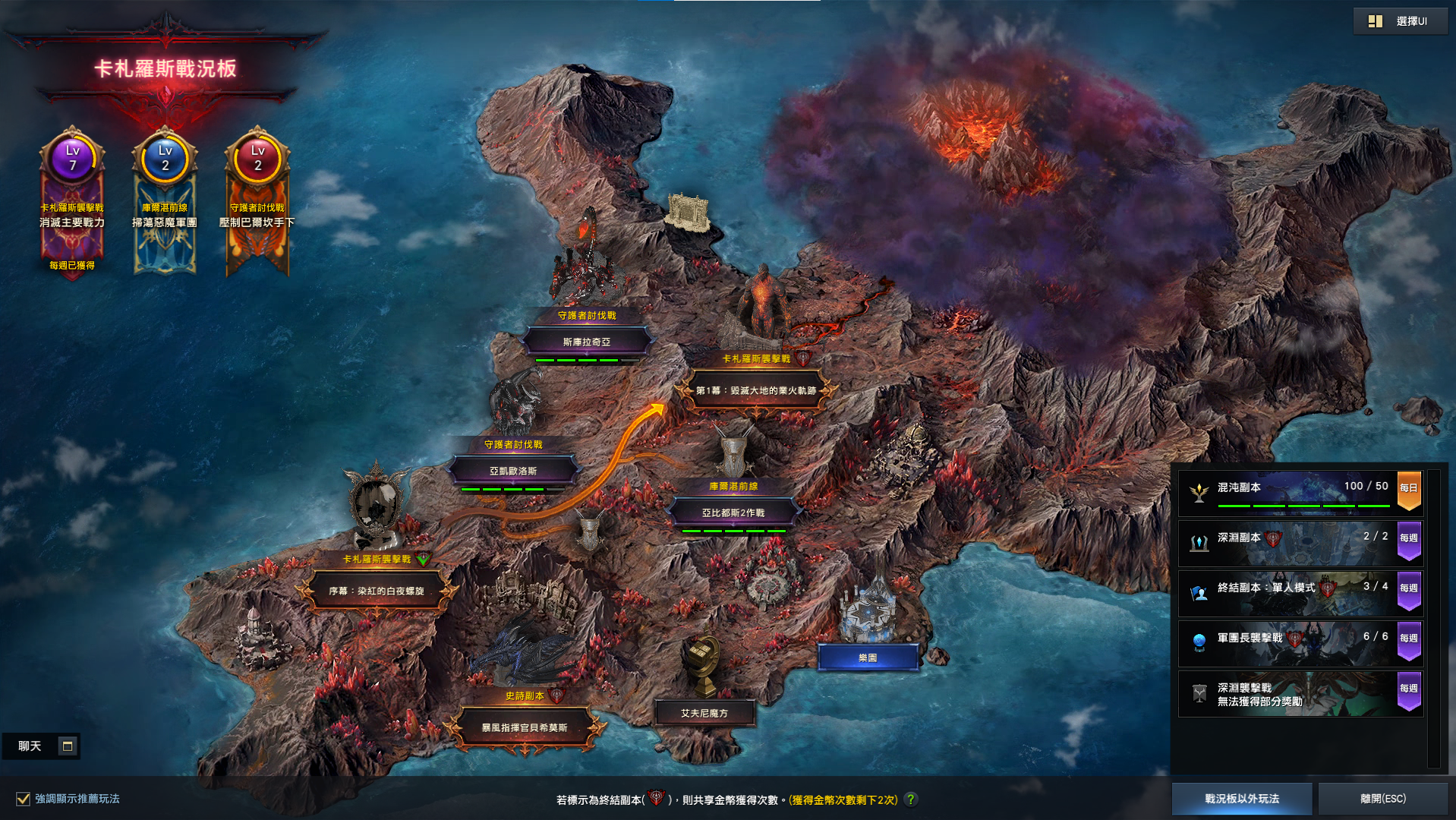Select the 軍團長襲擊戰 weekly row
This screenshot has height=820, width=1456.
coord(1300,642)
